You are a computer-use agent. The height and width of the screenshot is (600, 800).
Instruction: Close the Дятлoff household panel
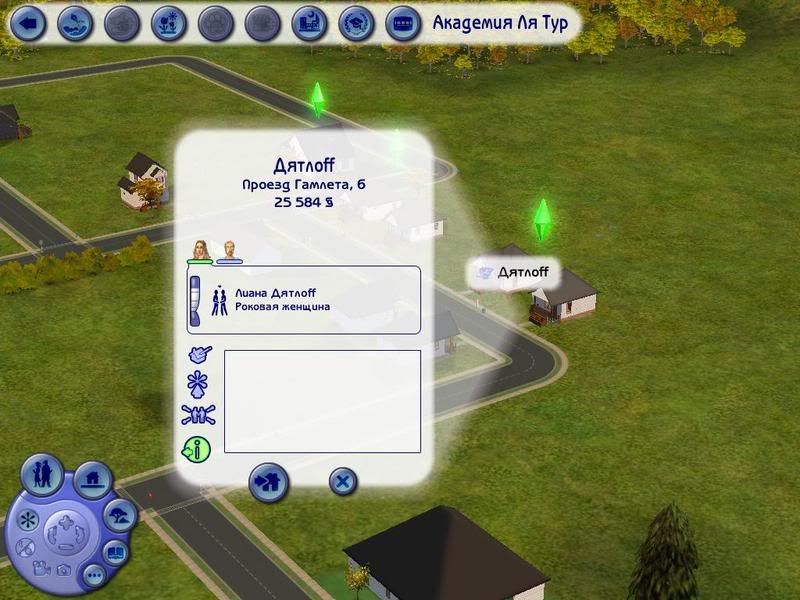[x=343, y=482]
